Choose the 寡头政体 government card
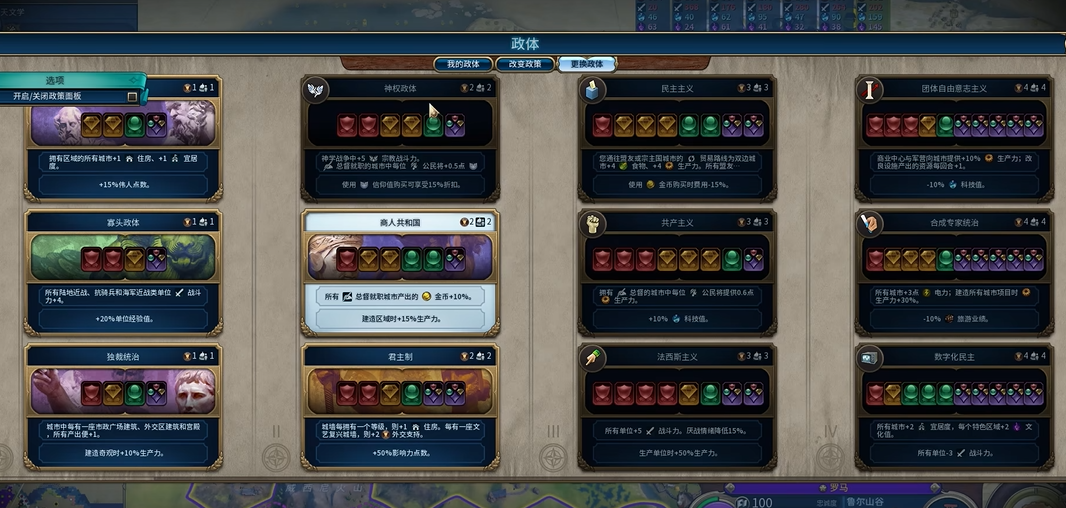This screenshot has height=508, width=1066. click(124, 272)
